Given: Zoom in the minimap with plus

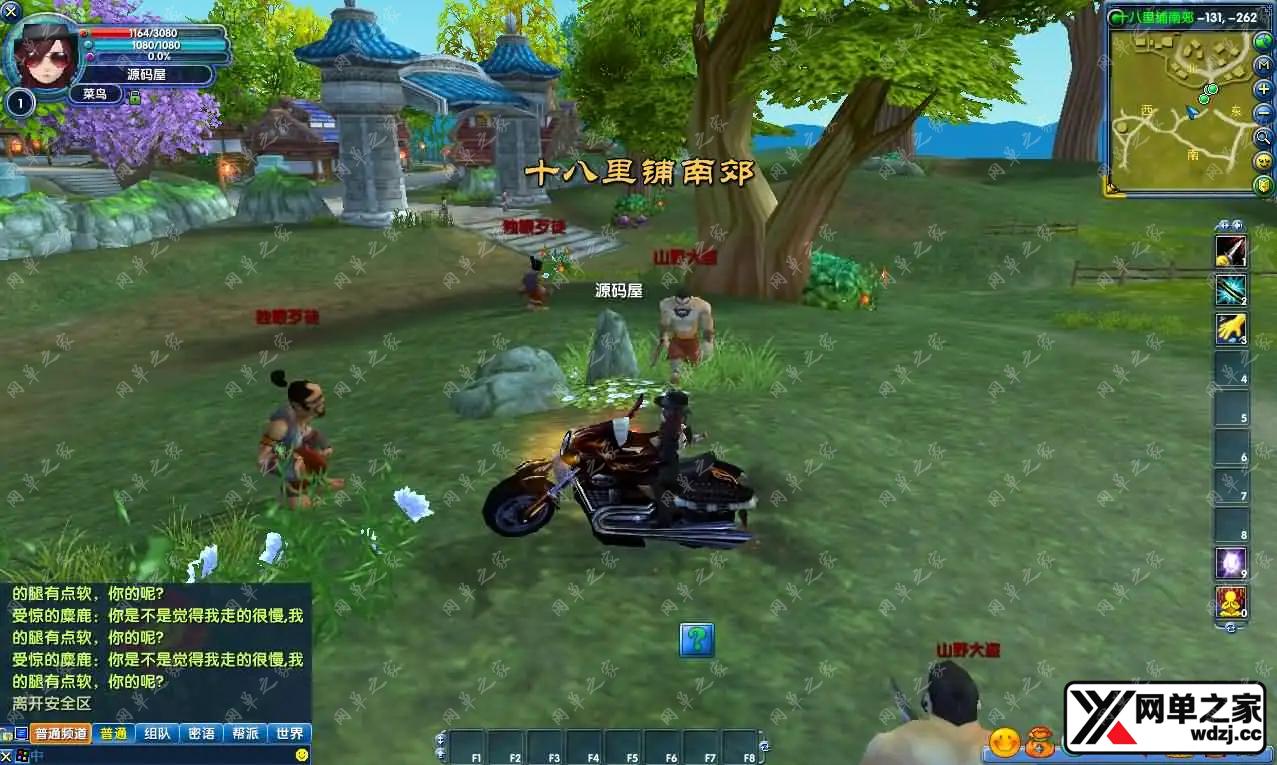Looking at the screenshot, I should point(1264,89).
